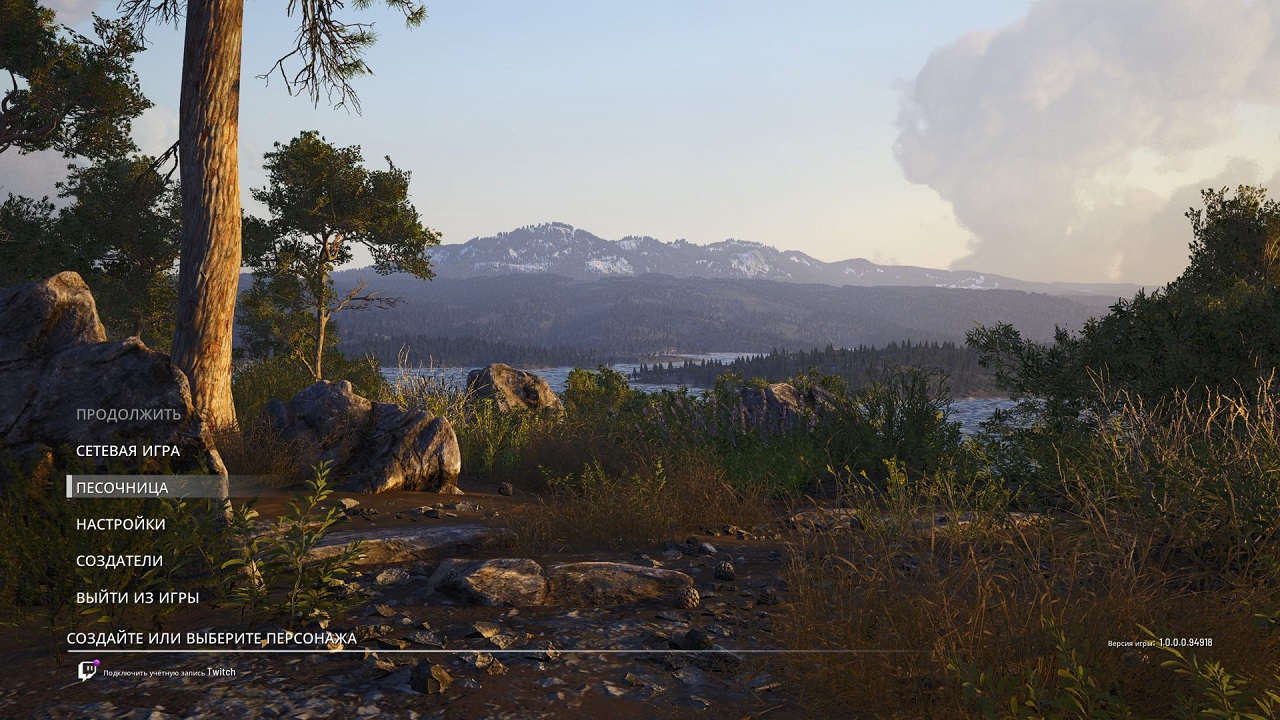Open the НАСТРОЙКИ settings menu
1280x720 pixels.
click(x=121, y=524)
